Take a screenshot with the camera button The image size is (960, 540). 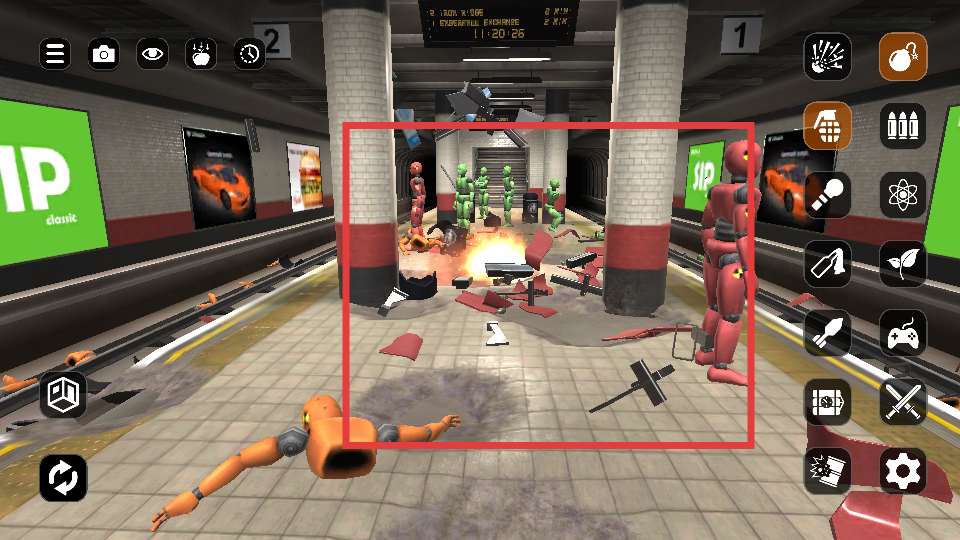pyautogui.click(x=104, y=54)
